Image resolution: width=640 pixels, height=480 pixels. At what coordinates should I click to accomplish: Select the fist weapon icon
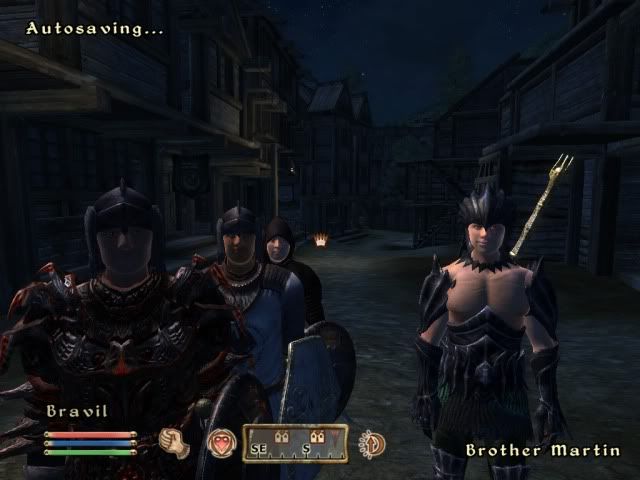pos(174,443)
